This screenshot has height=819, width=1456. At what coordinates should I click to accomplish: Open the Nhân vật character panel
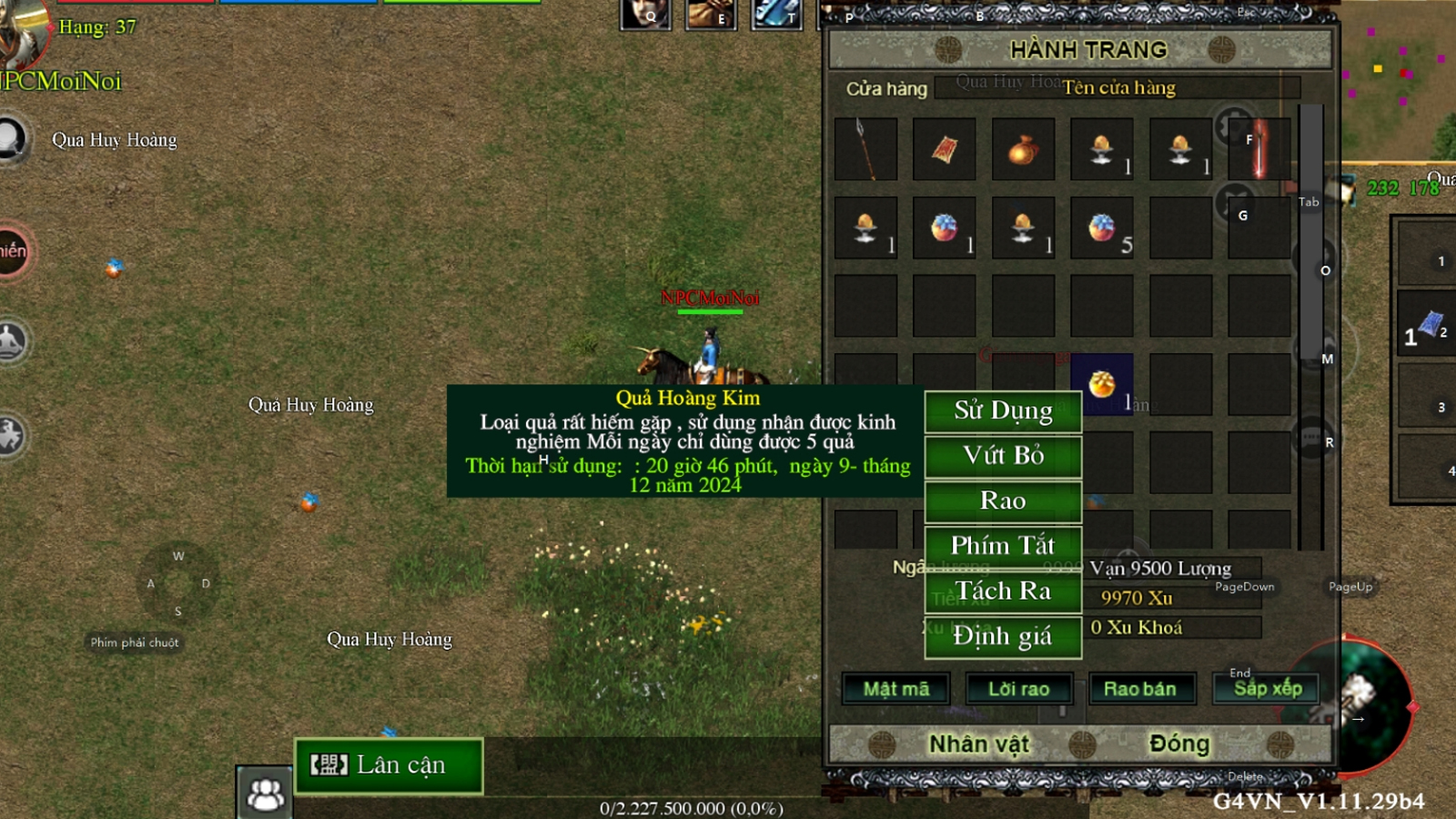[x=978, y=744]
